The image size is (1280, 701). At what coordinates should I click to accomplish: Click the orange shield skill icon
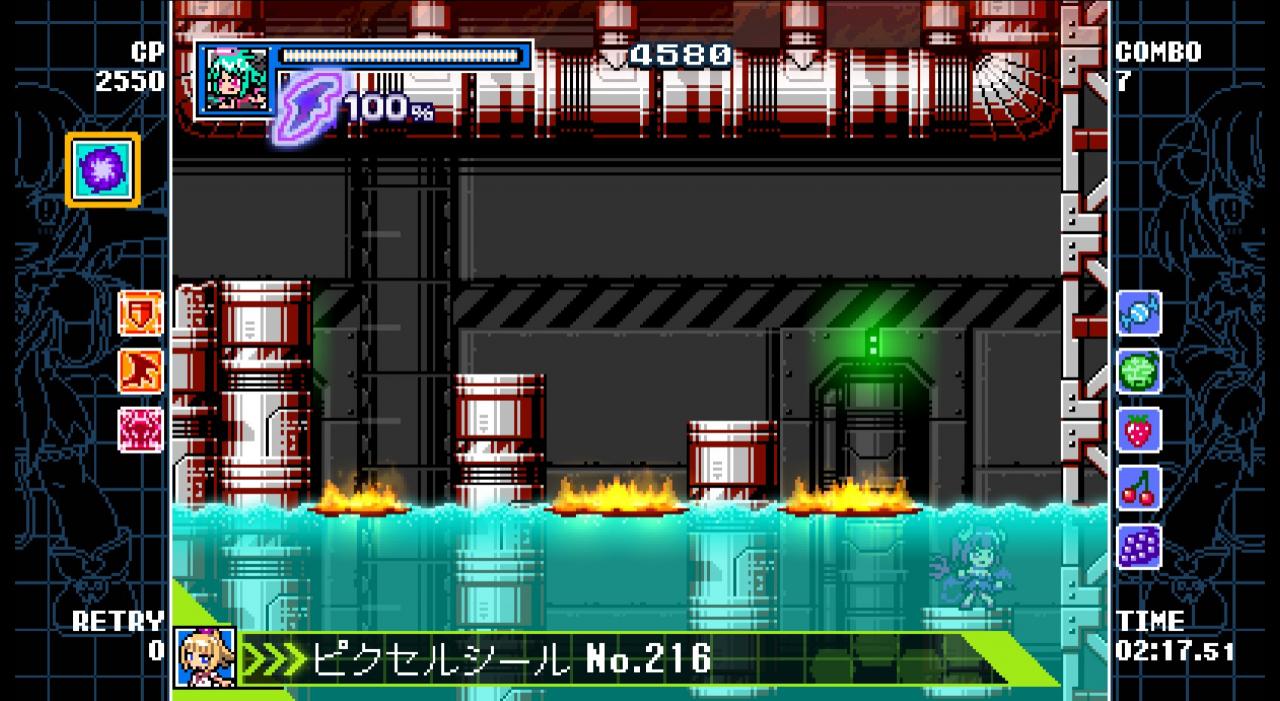140,313
